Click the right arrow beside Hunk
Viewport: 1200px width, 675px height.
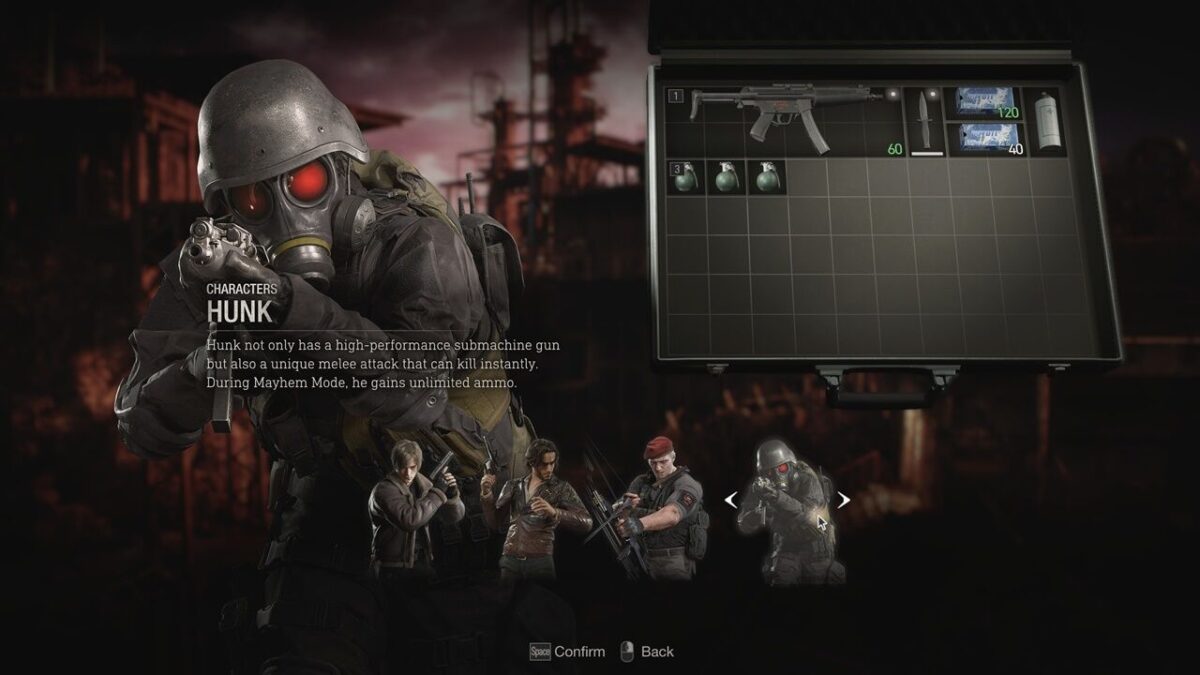[x=844, y=500]
